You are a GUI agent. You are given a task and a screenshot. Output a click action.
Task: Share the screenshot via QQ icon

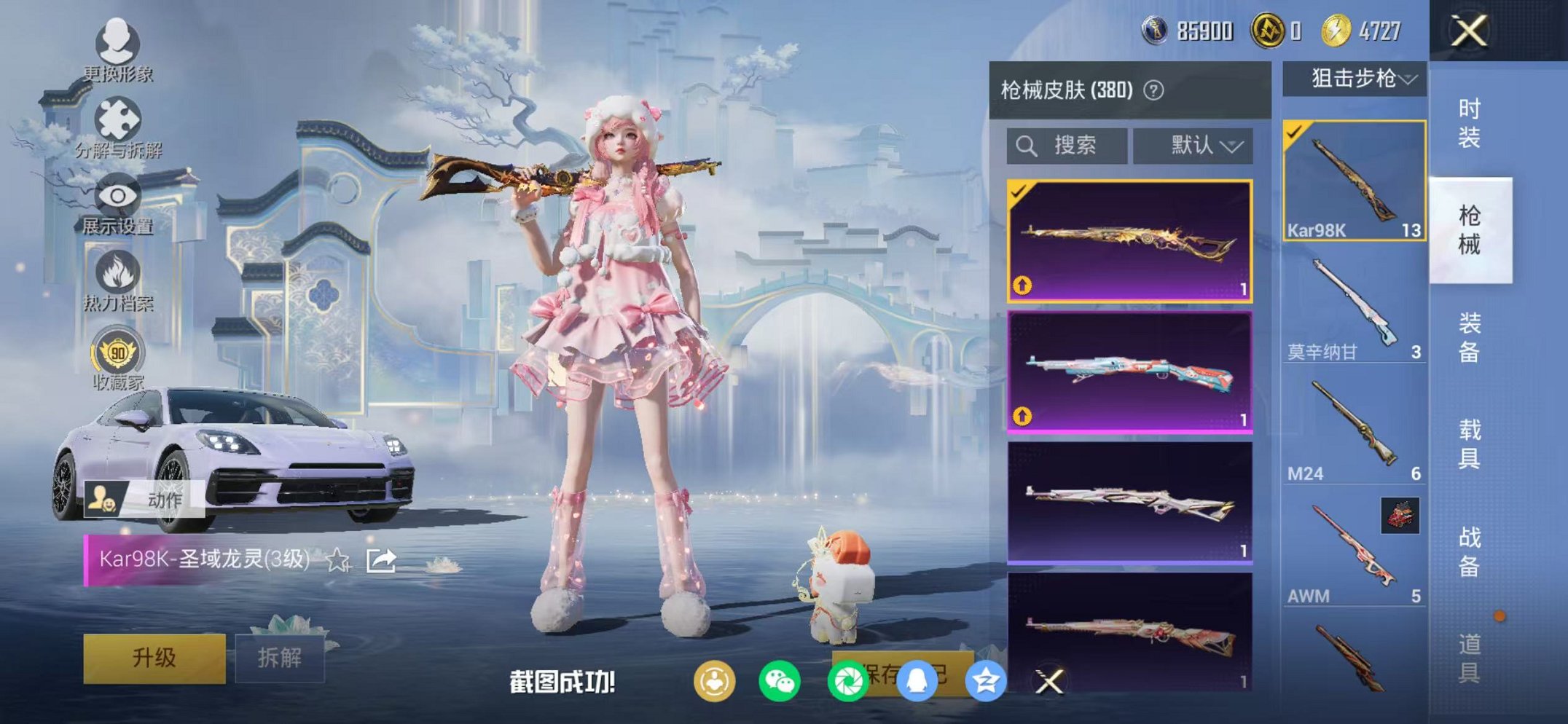[x=917, y=681]
